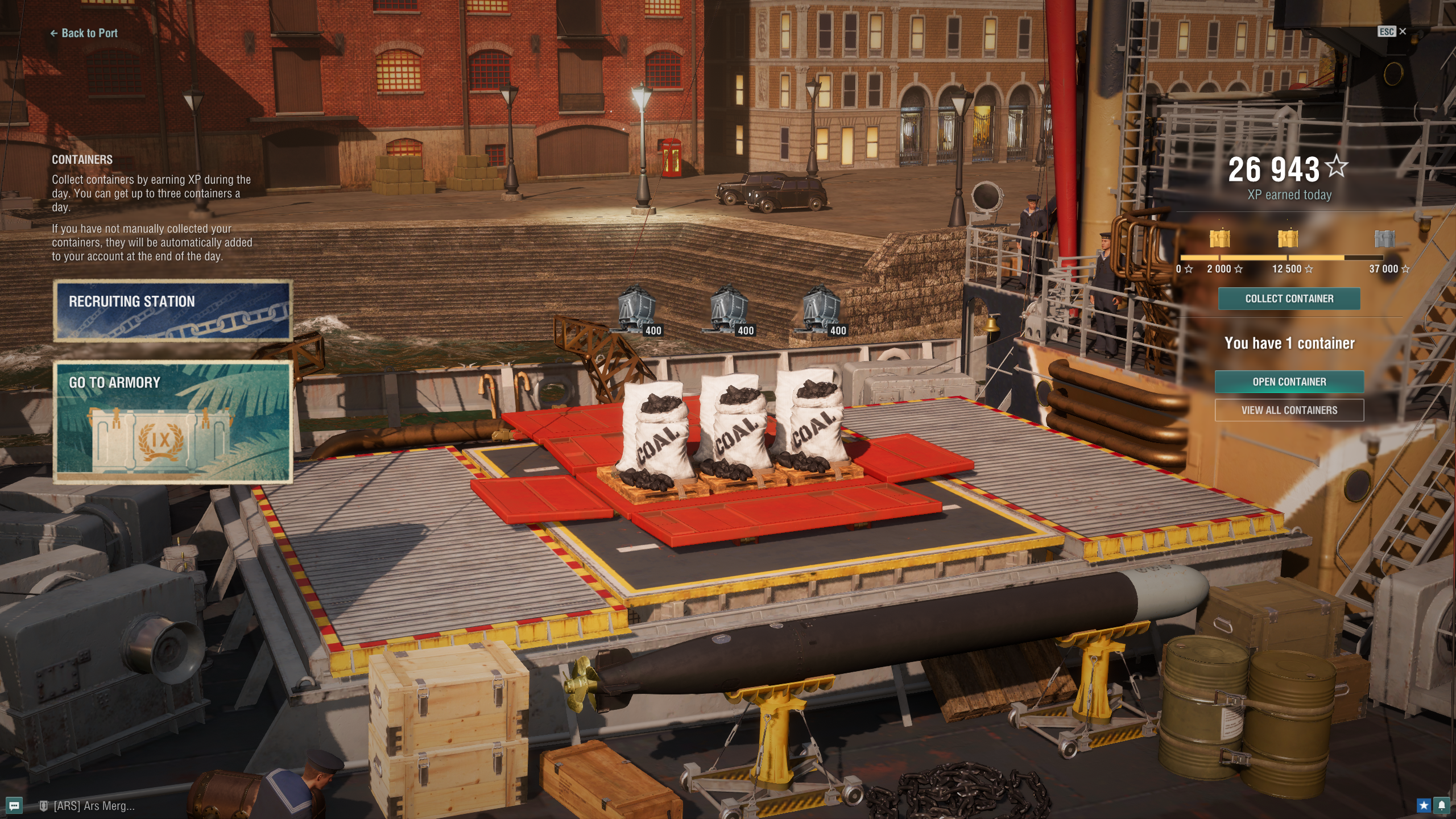
Task: Open the chat icon in the corner
Action: (15, 805)
